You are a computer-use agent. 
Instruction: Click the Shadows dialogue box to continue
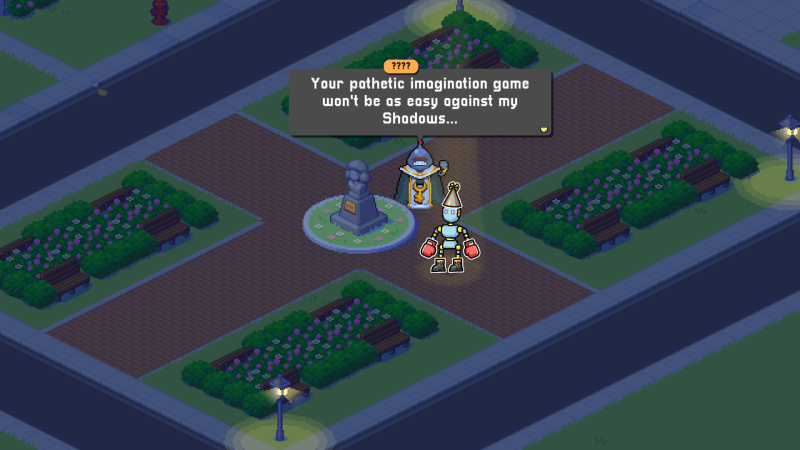(419, 101)
